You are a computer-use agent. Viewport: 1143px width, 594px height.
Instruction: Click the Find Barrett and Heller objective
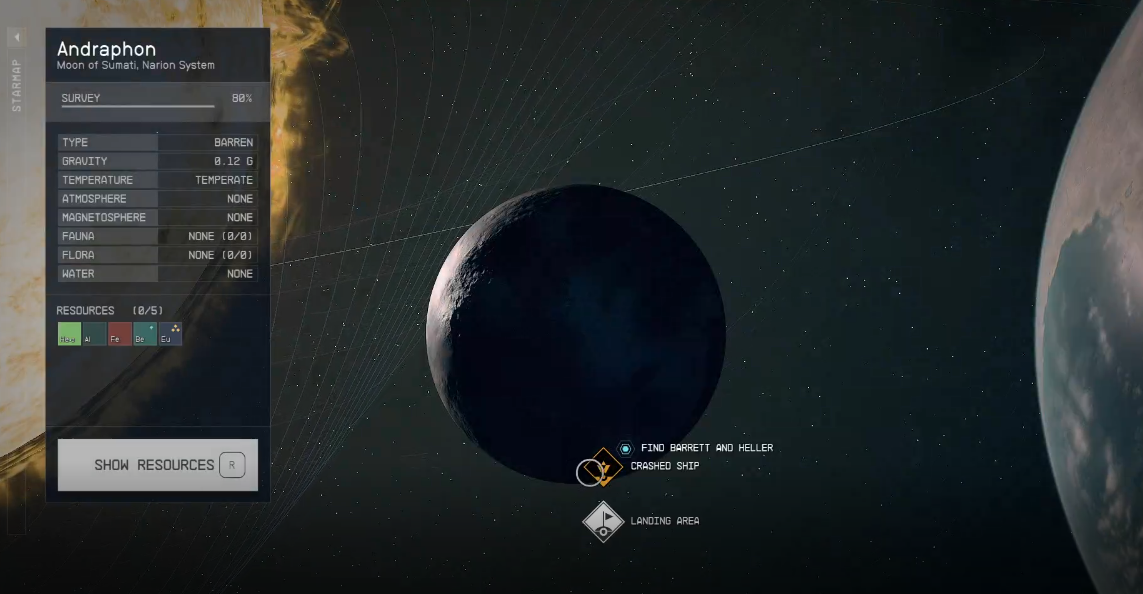(706, 448)
